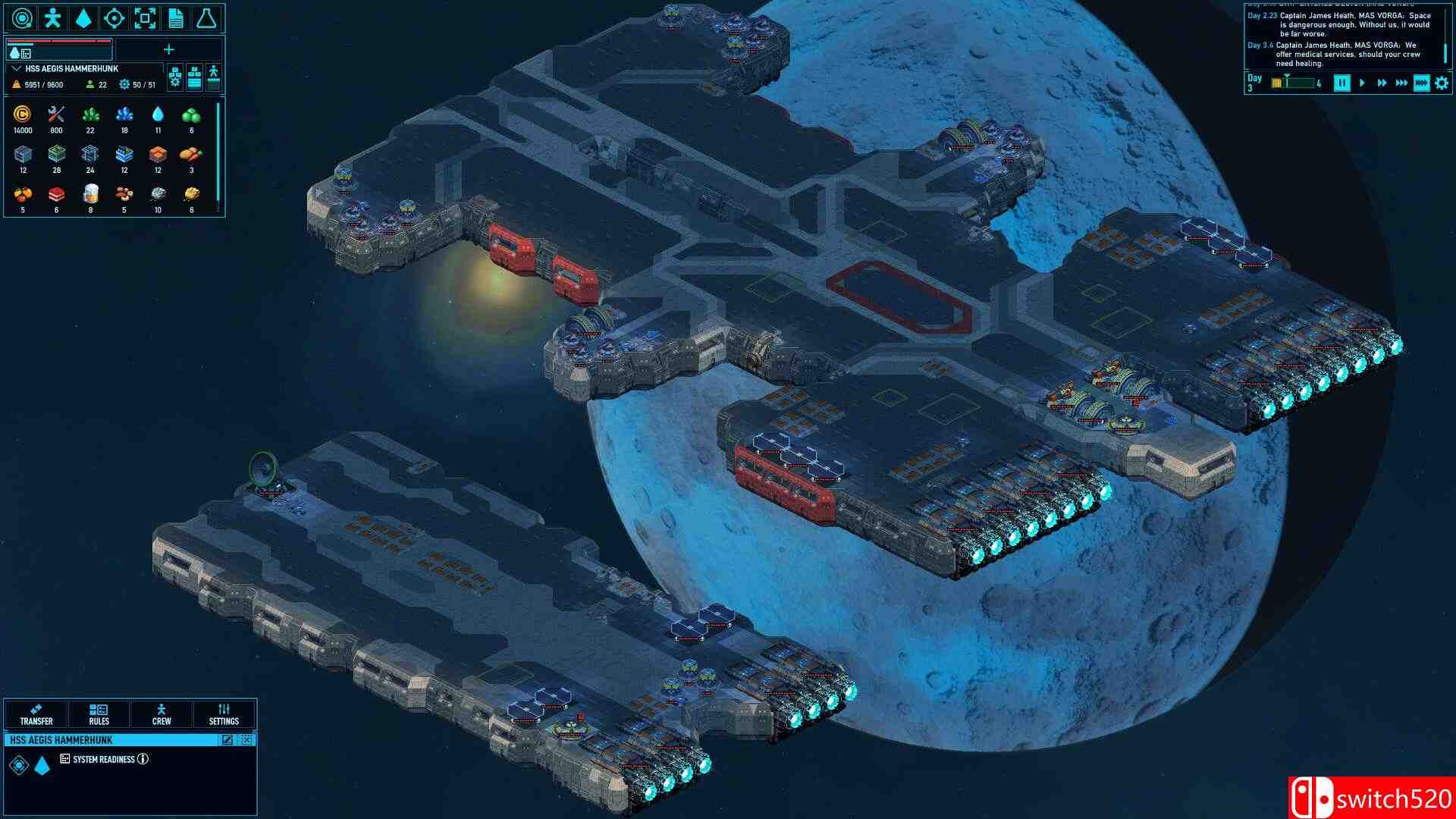
Task: Click the targeting reticle icon in the toolbar
Action: coord(114,17)
